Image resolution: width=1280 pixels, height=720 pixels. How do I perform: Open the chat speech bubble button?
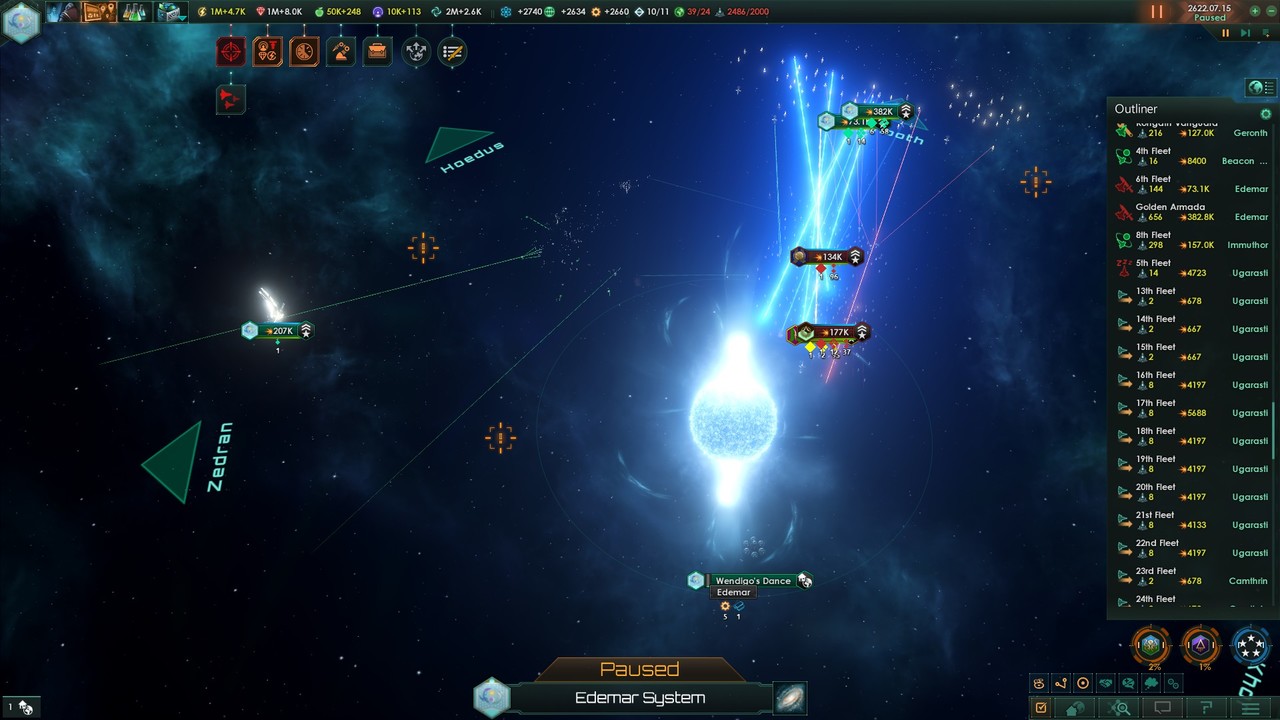point(1162,708)
